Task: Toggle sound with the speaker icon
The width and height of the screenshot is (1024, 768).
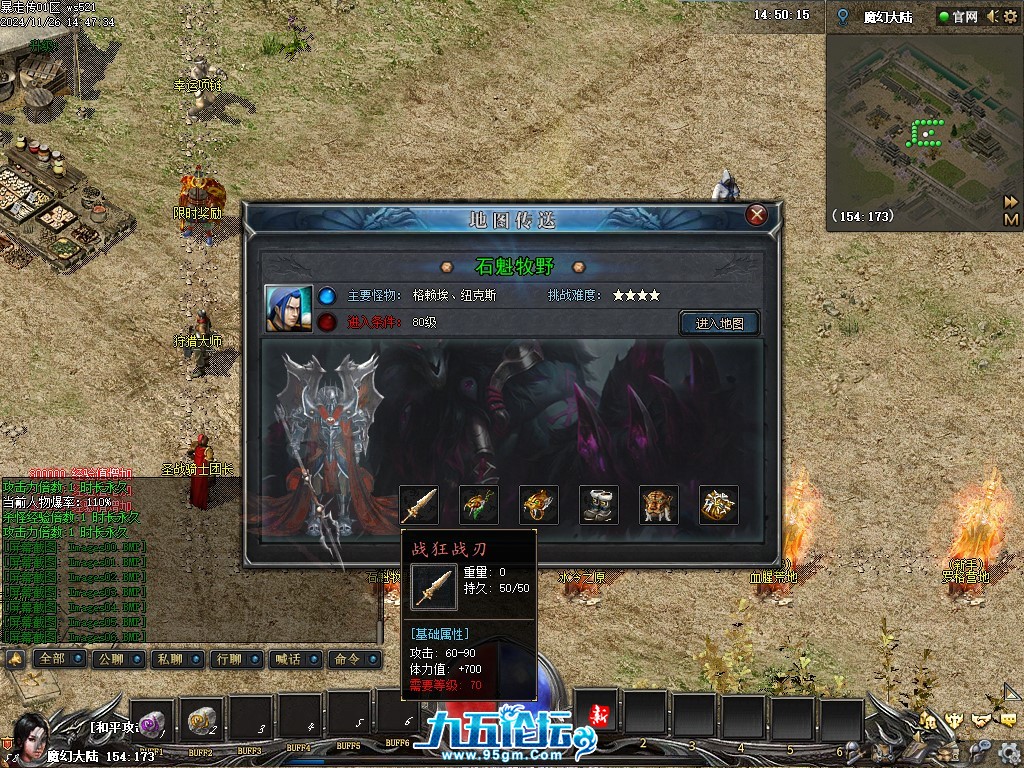Action: (x=993, y=17)
